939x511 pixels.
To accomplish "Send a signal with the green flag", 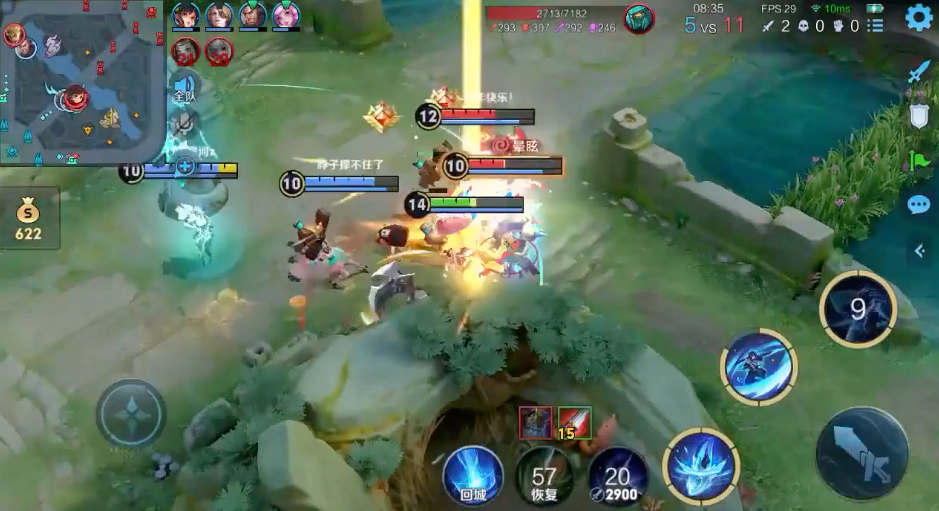I will click(918, 160).
